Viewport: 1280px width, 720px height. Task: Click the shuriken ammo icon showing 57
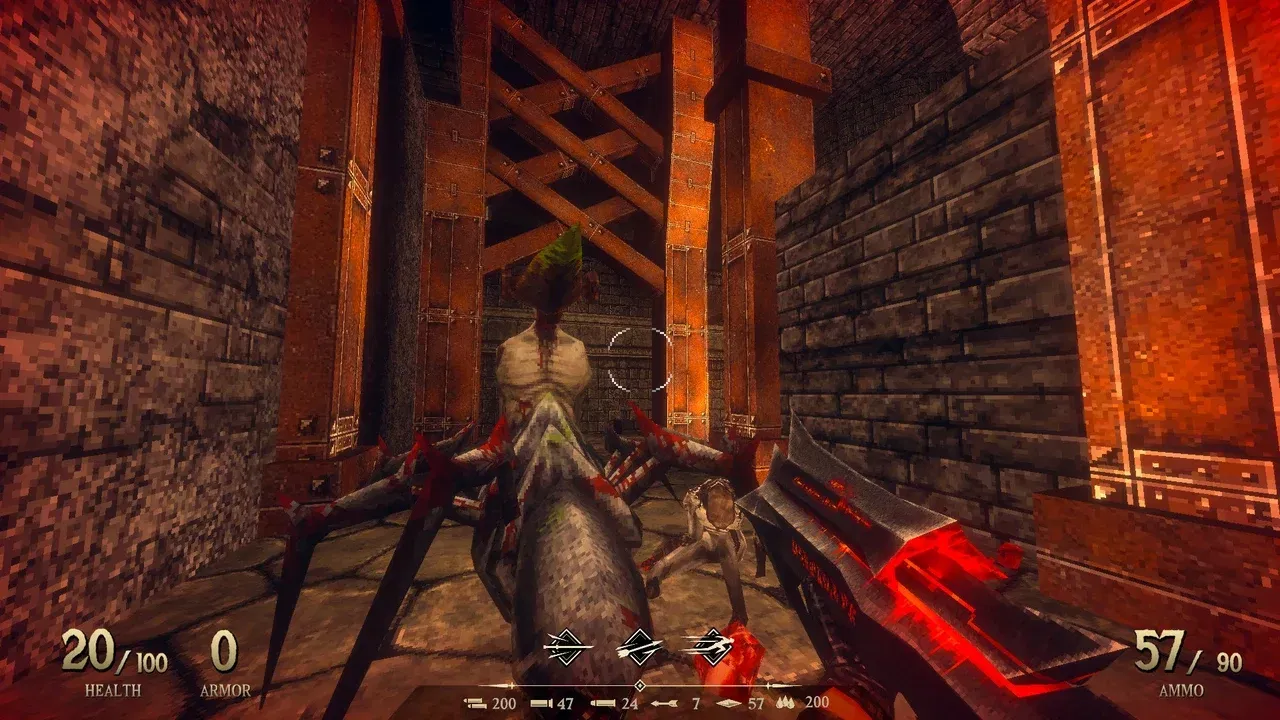pos(731,703)
